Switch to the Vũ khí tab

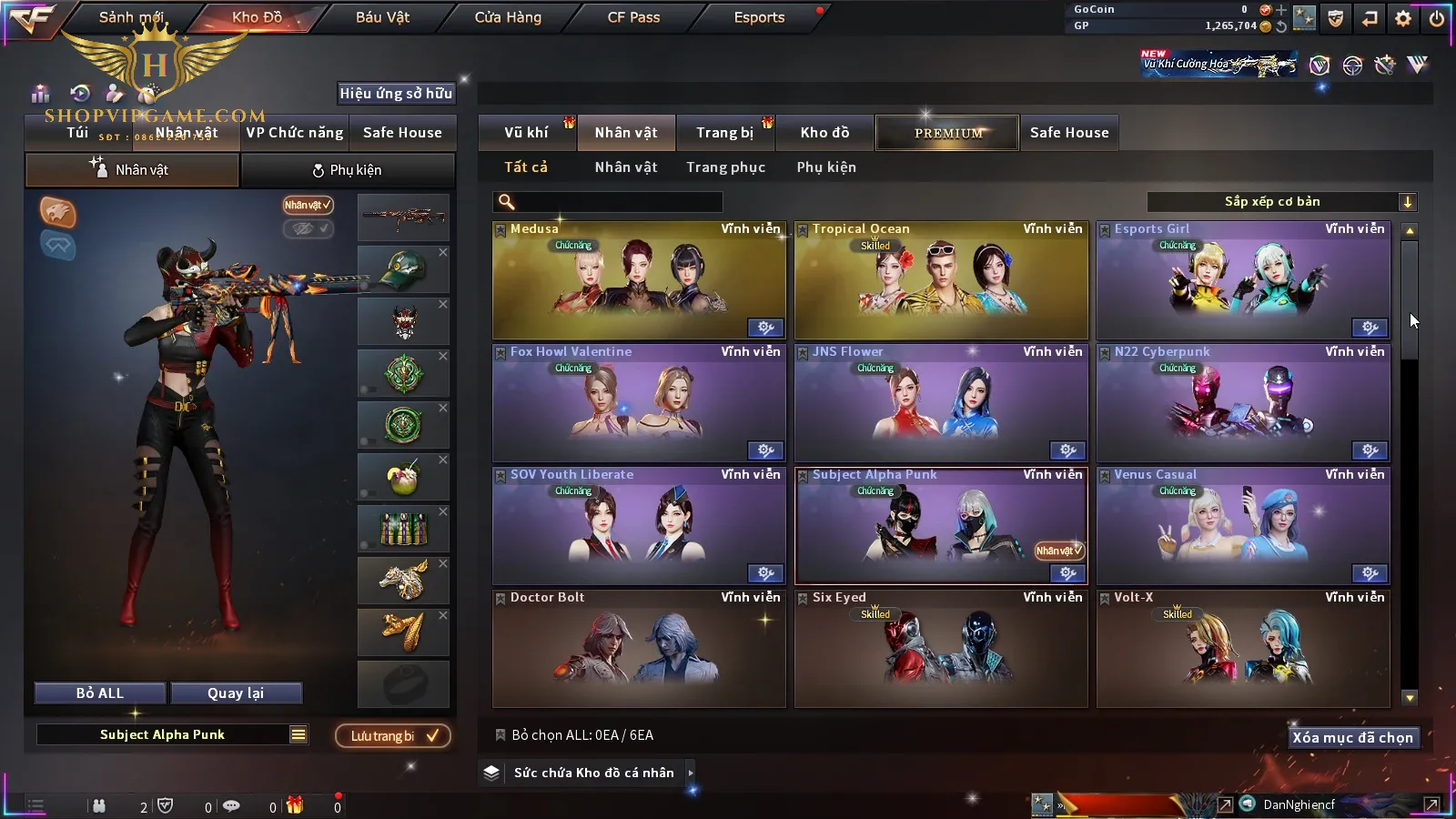coord(526,133)
